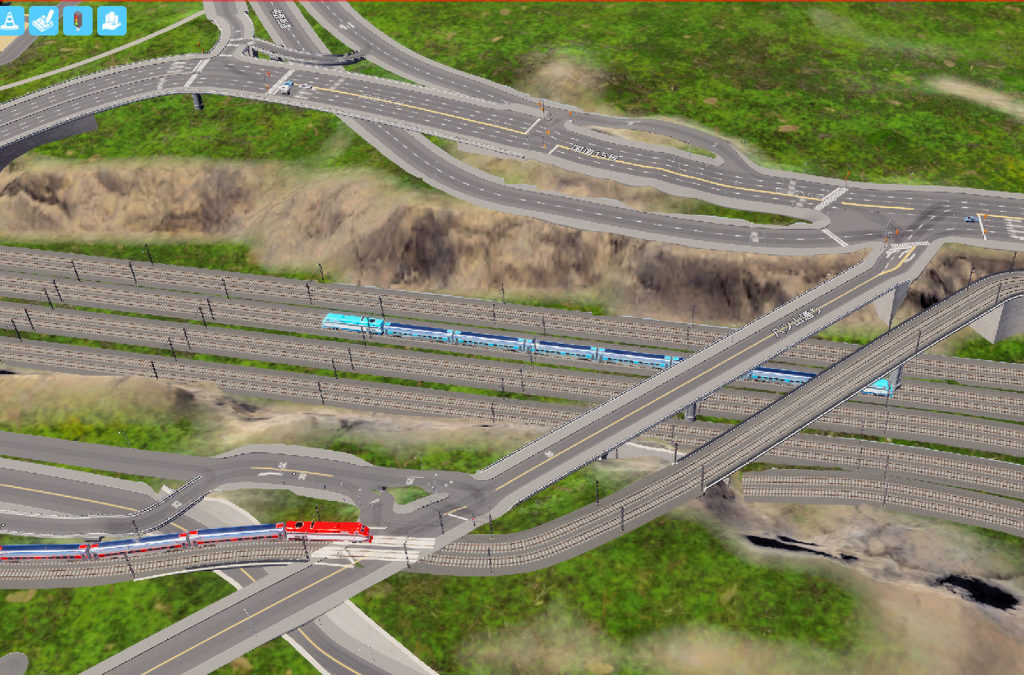The height and width of the screenshot is (675, 1024).
Task: Open the traffic cone tool
Action: point(10,20)
